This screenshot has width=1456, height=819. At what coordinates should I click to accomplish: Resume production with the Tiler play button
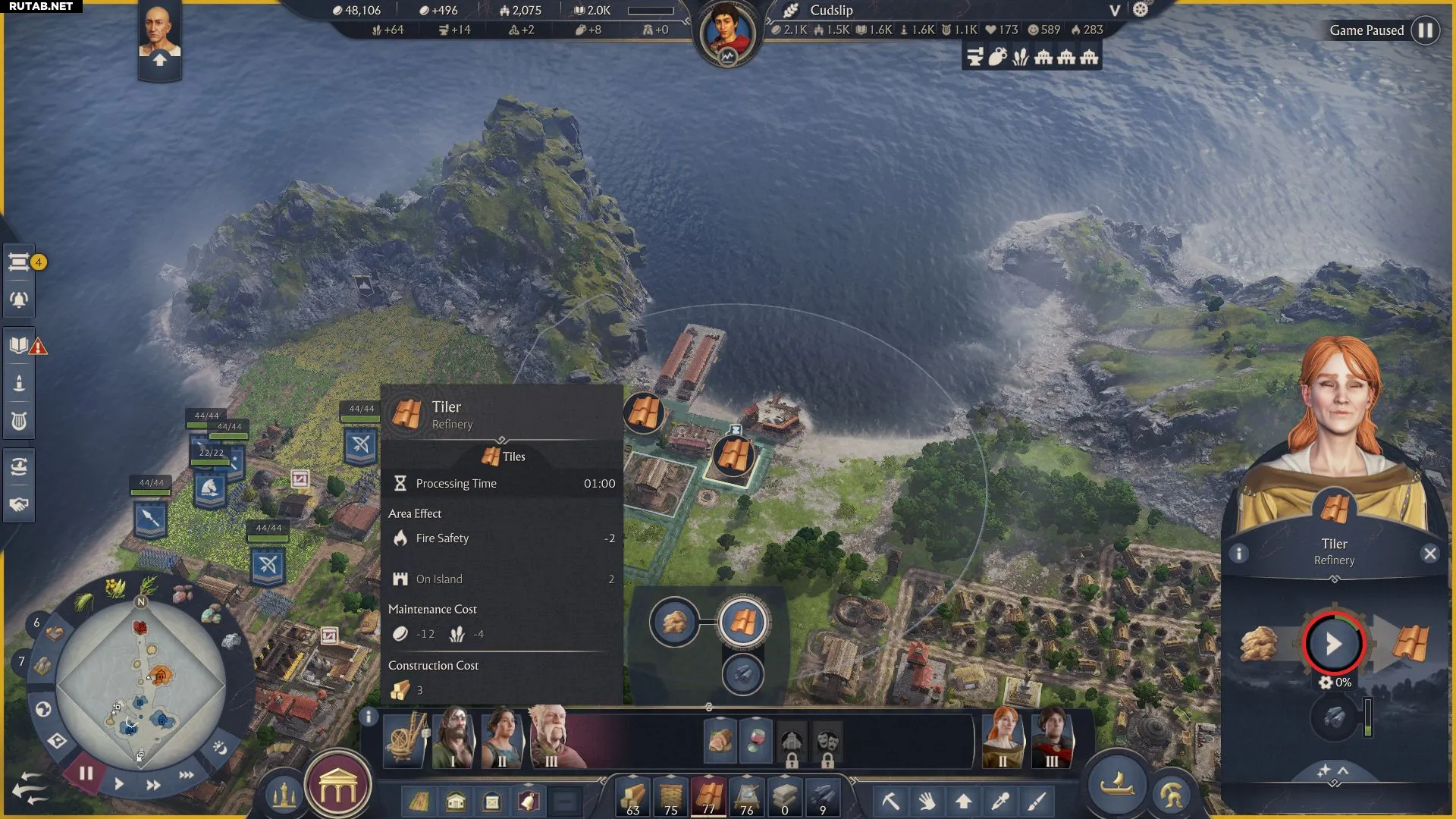click(1333, 644)
